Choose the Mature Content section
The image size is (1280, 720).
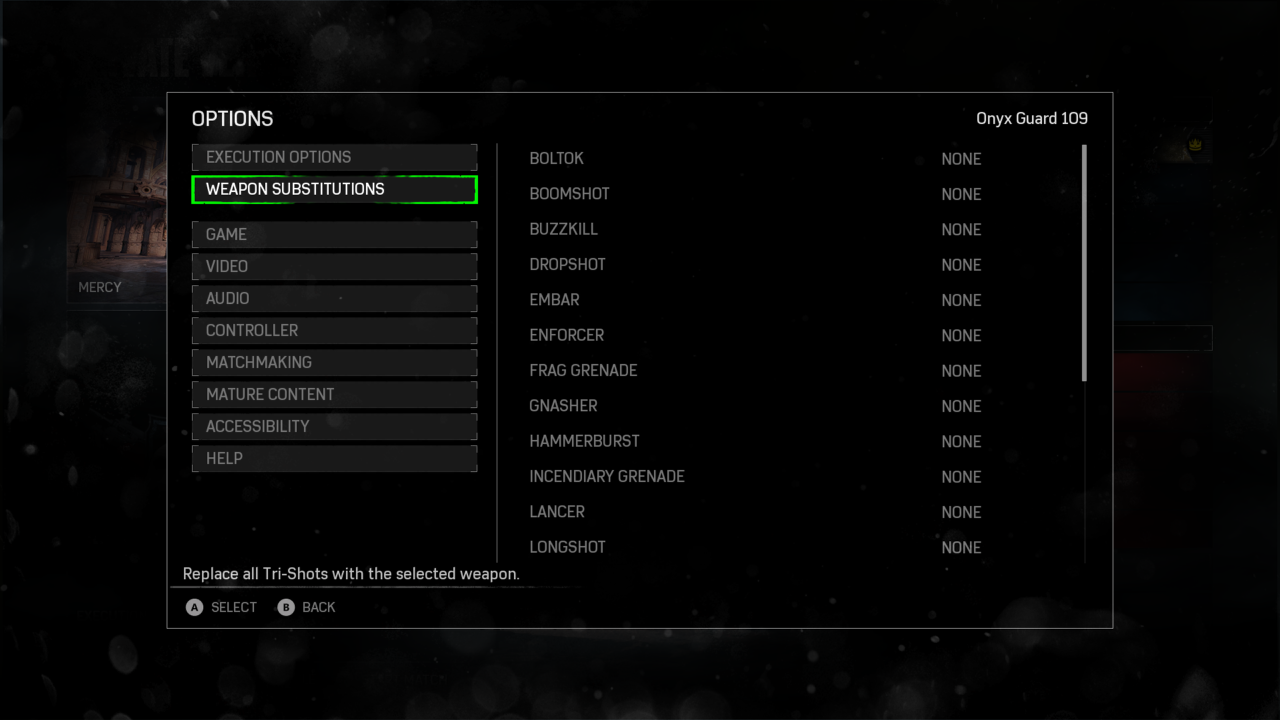click(x=334, y=394)
